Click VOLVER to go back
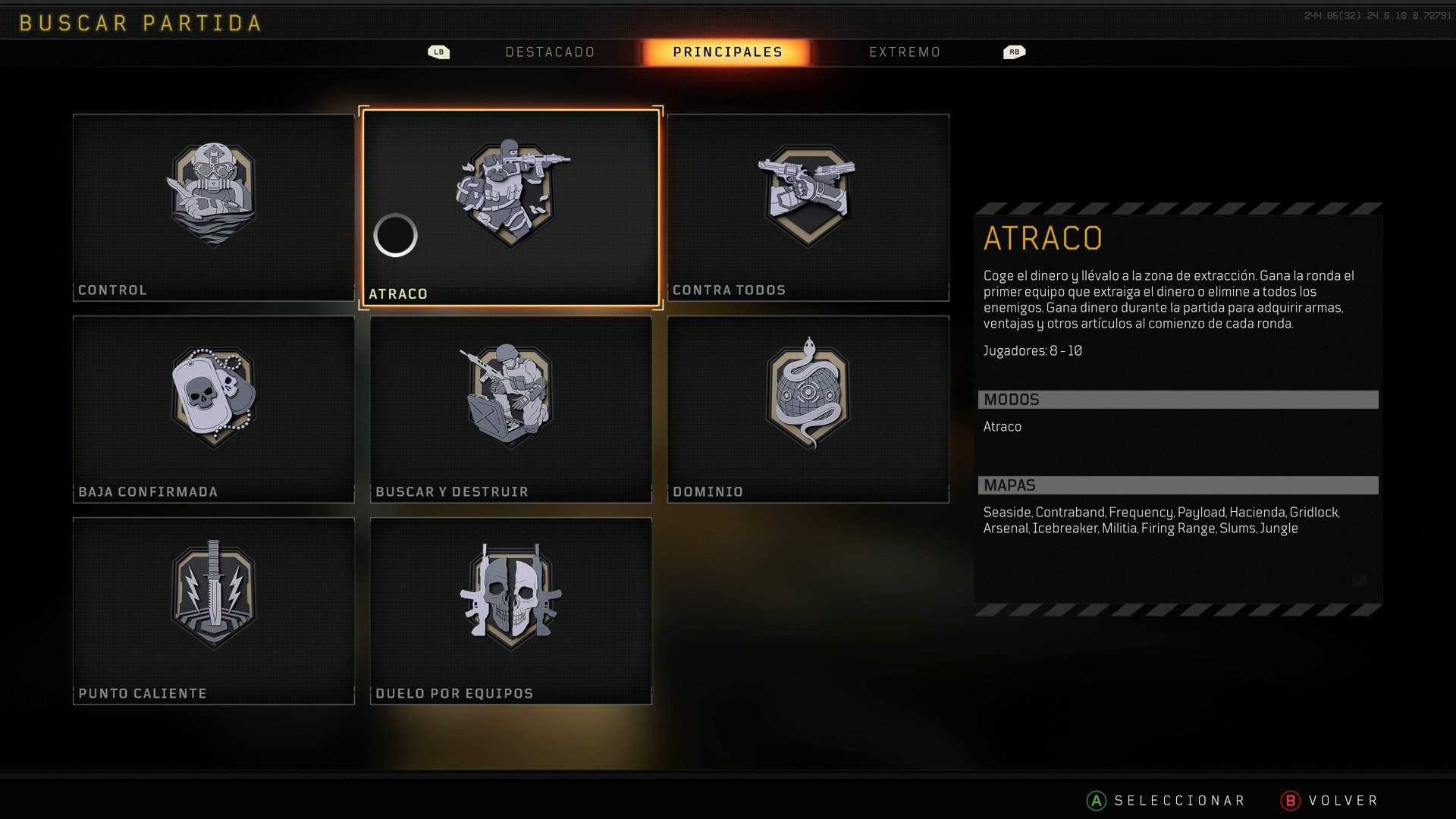Image resolution: width=1456 pixels, height=819 pixels. pos(1342,800)
